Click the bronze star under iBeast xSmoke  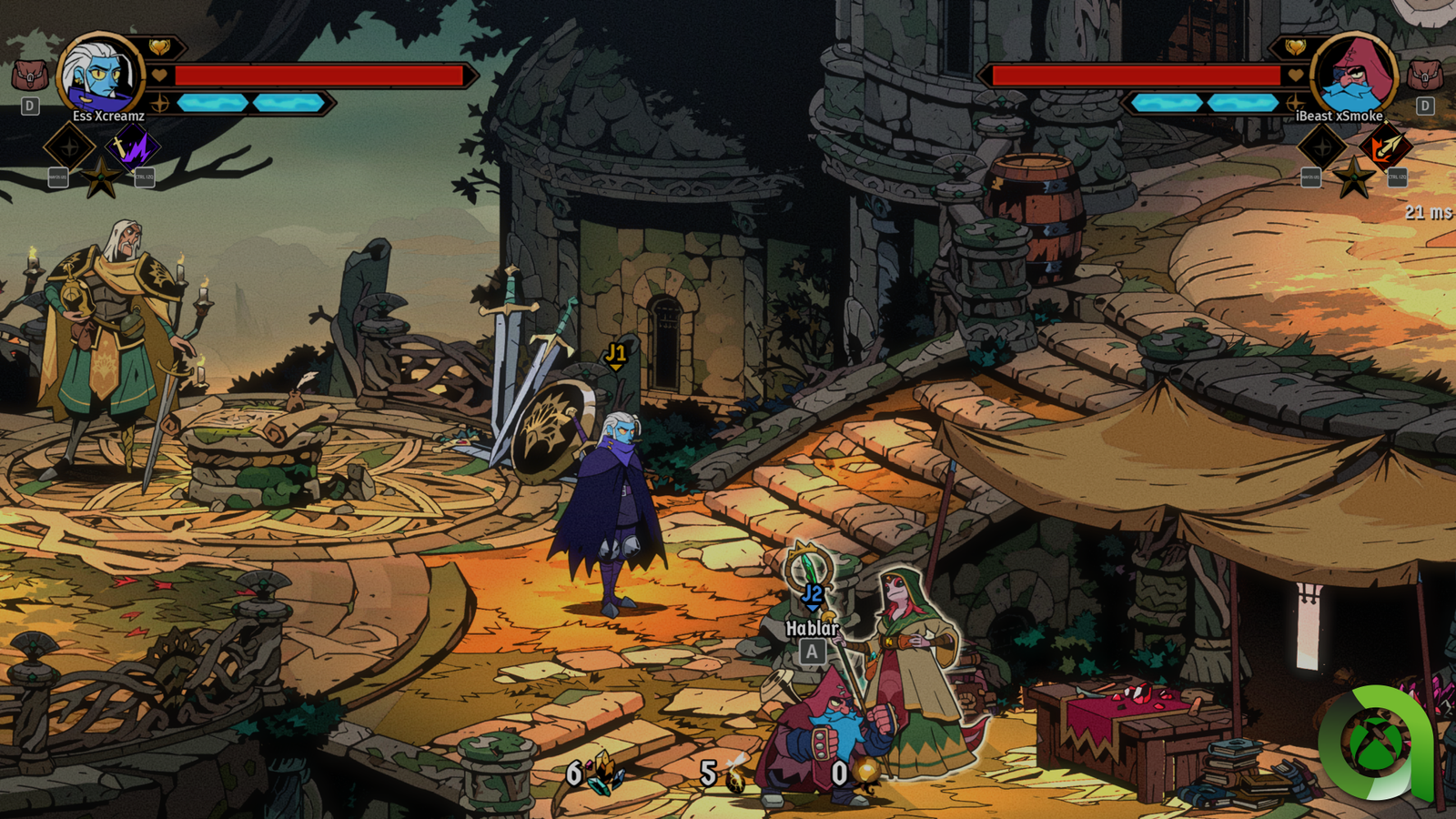tap(1353, 177)
